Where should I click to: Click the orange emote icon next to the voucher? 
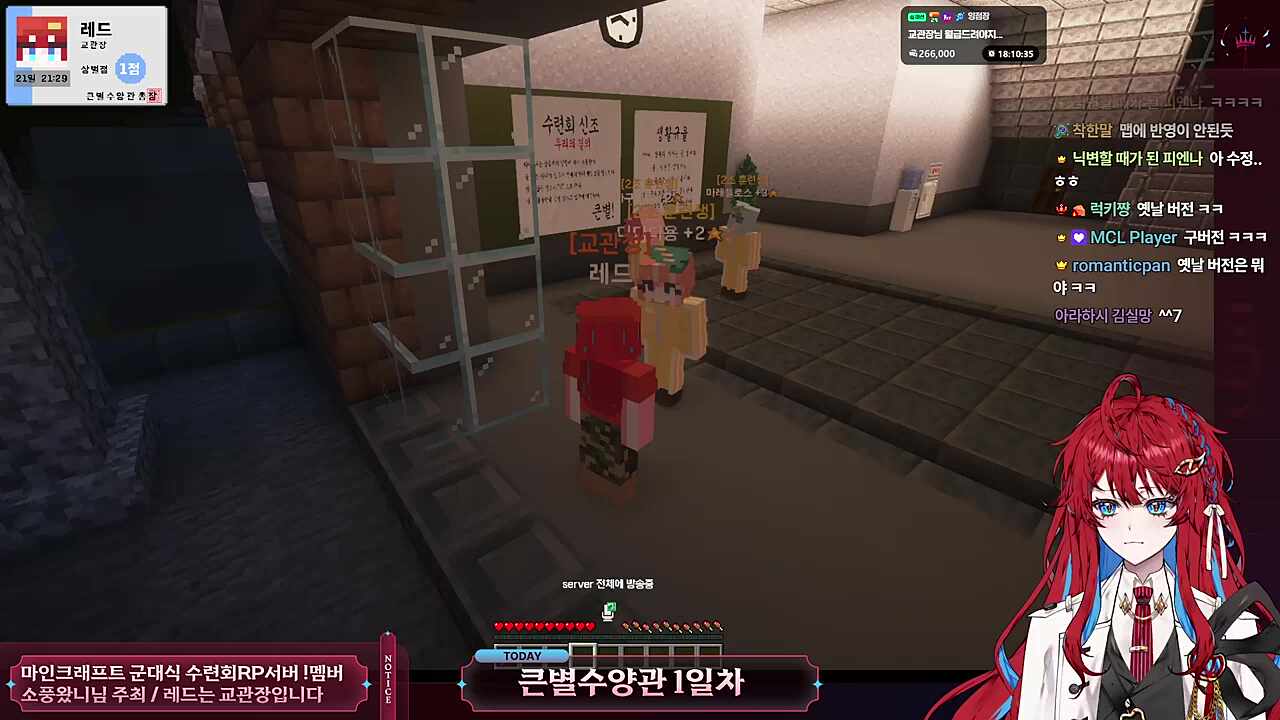pos(934,17)
